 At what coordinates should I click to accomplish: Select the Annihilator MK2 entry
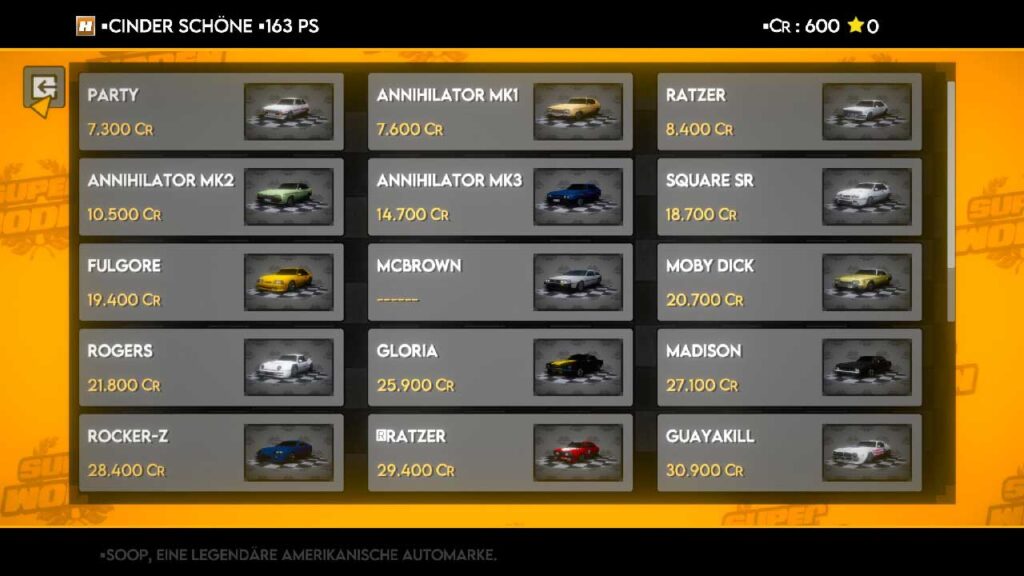(x=211, y=197)
